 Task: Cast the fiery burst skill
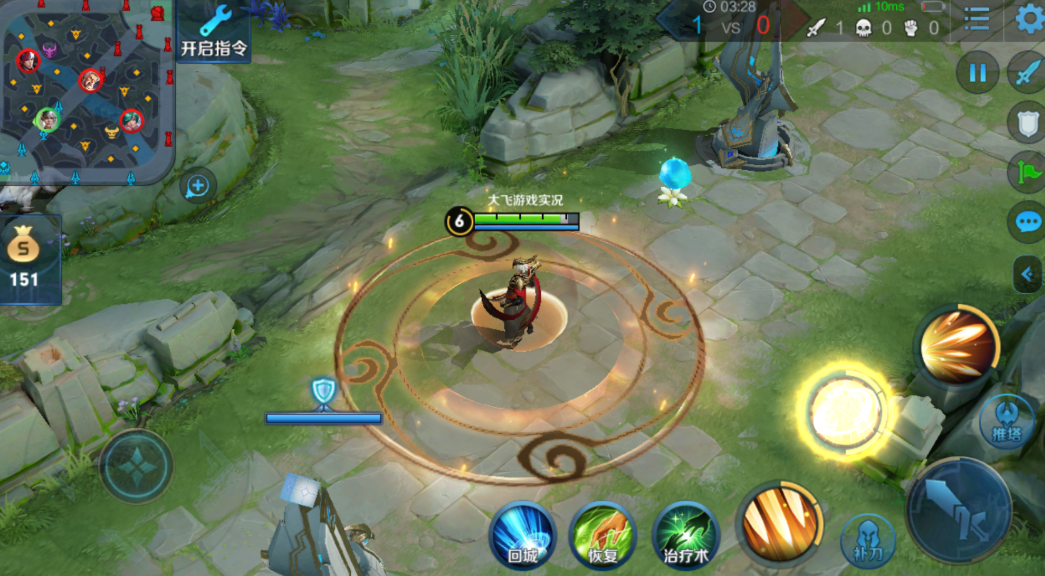tap(957, 346)
